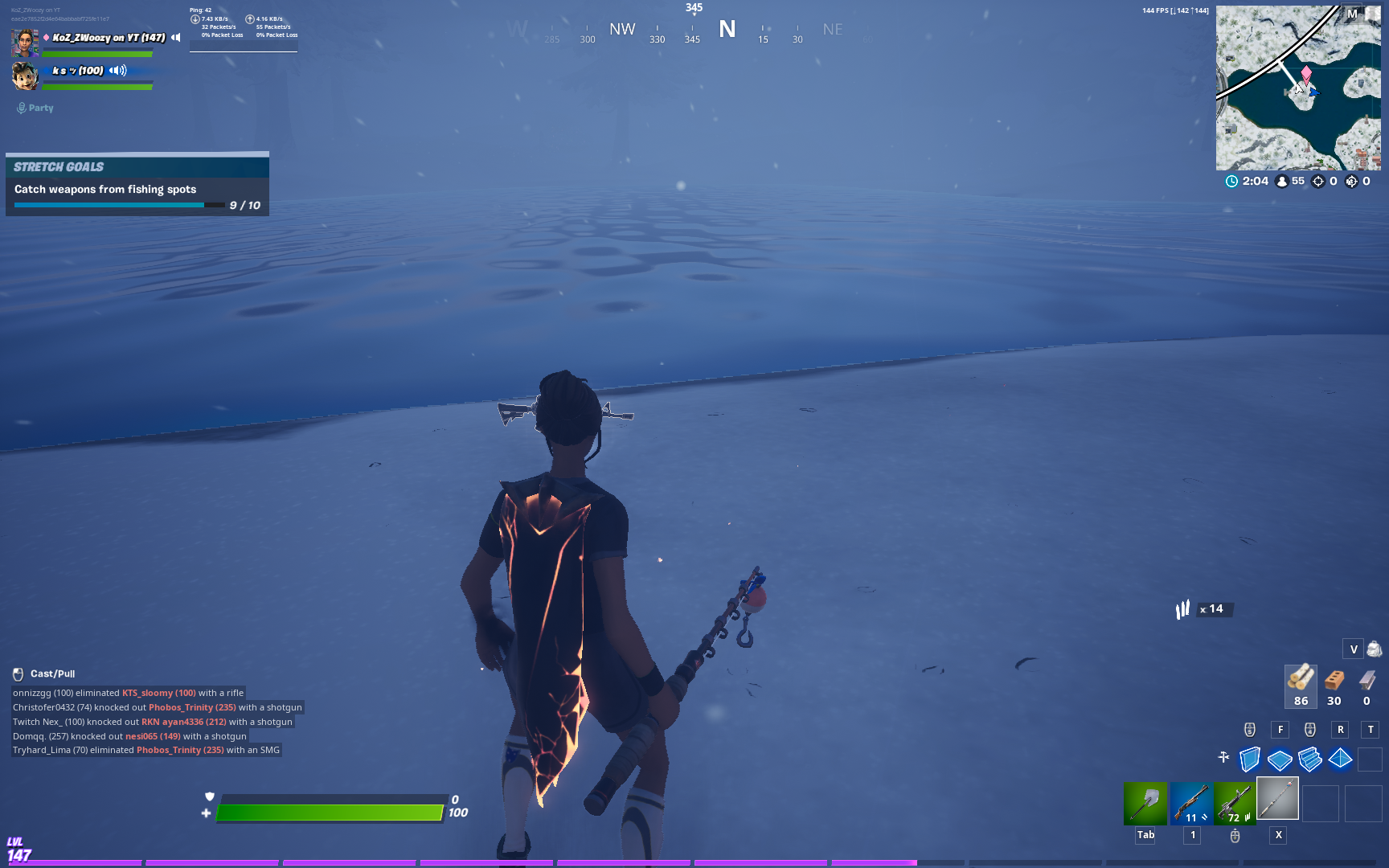
Task: Equip the pump shotgun in the hotbar
Action: pyautogui.click(x=1190, y=803)
